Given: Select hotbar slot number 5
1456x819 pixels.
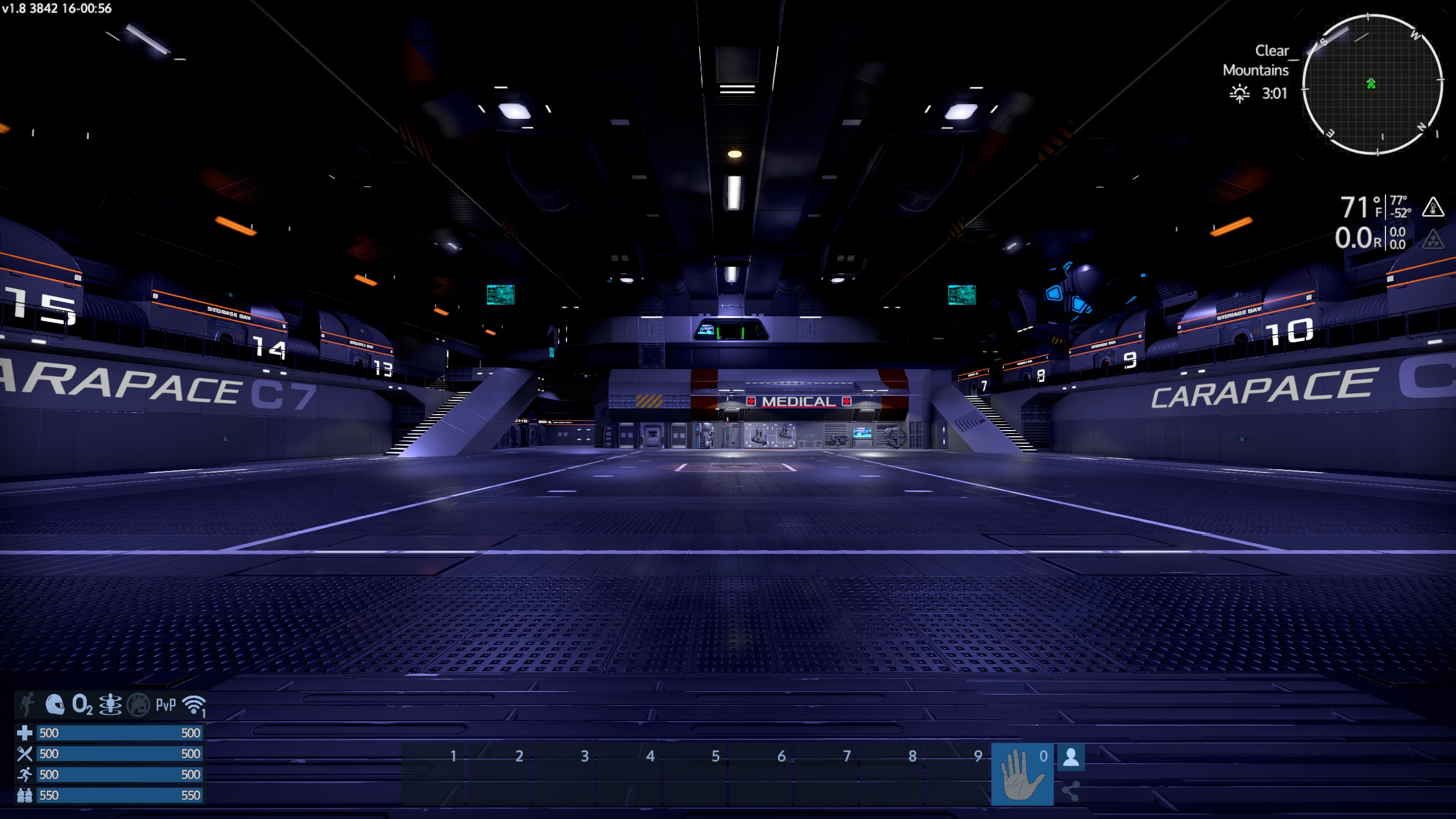Looking at the screenshot, I should (697, 774).
